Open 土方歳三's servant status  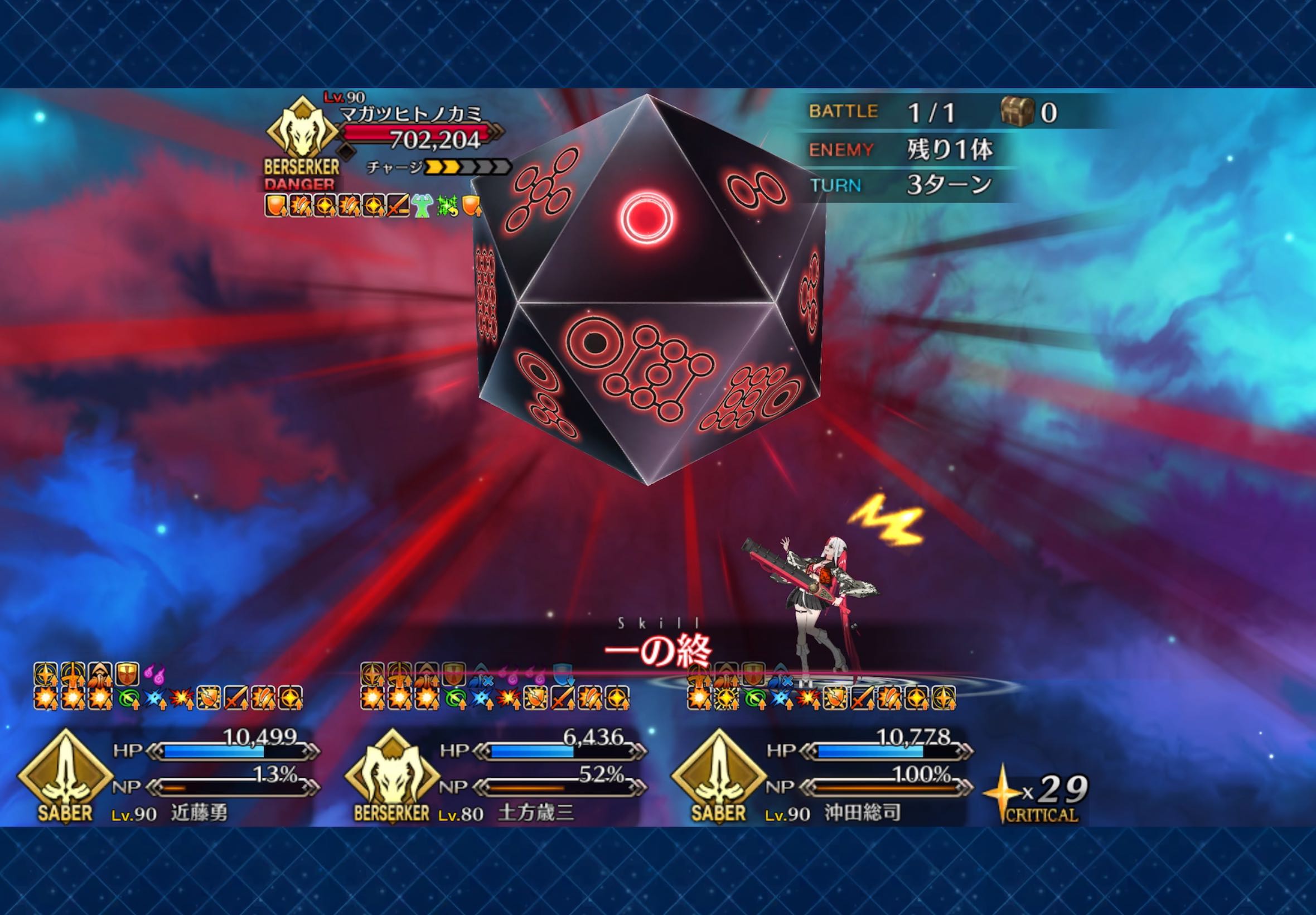click(x=535, y=812)
